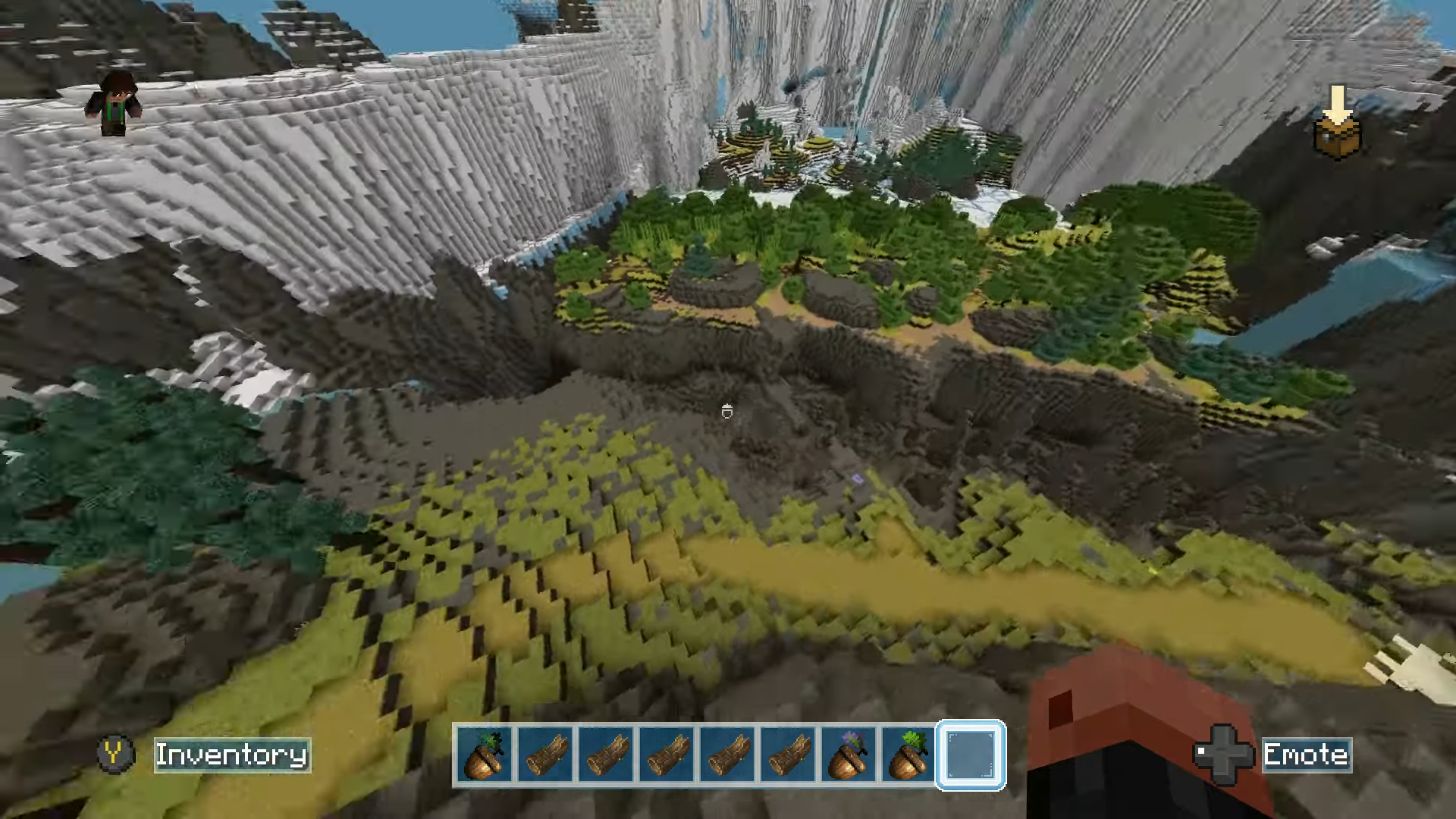
Task: Select the dark green leaf acorn slot
Action: click(x=485, y=755)
